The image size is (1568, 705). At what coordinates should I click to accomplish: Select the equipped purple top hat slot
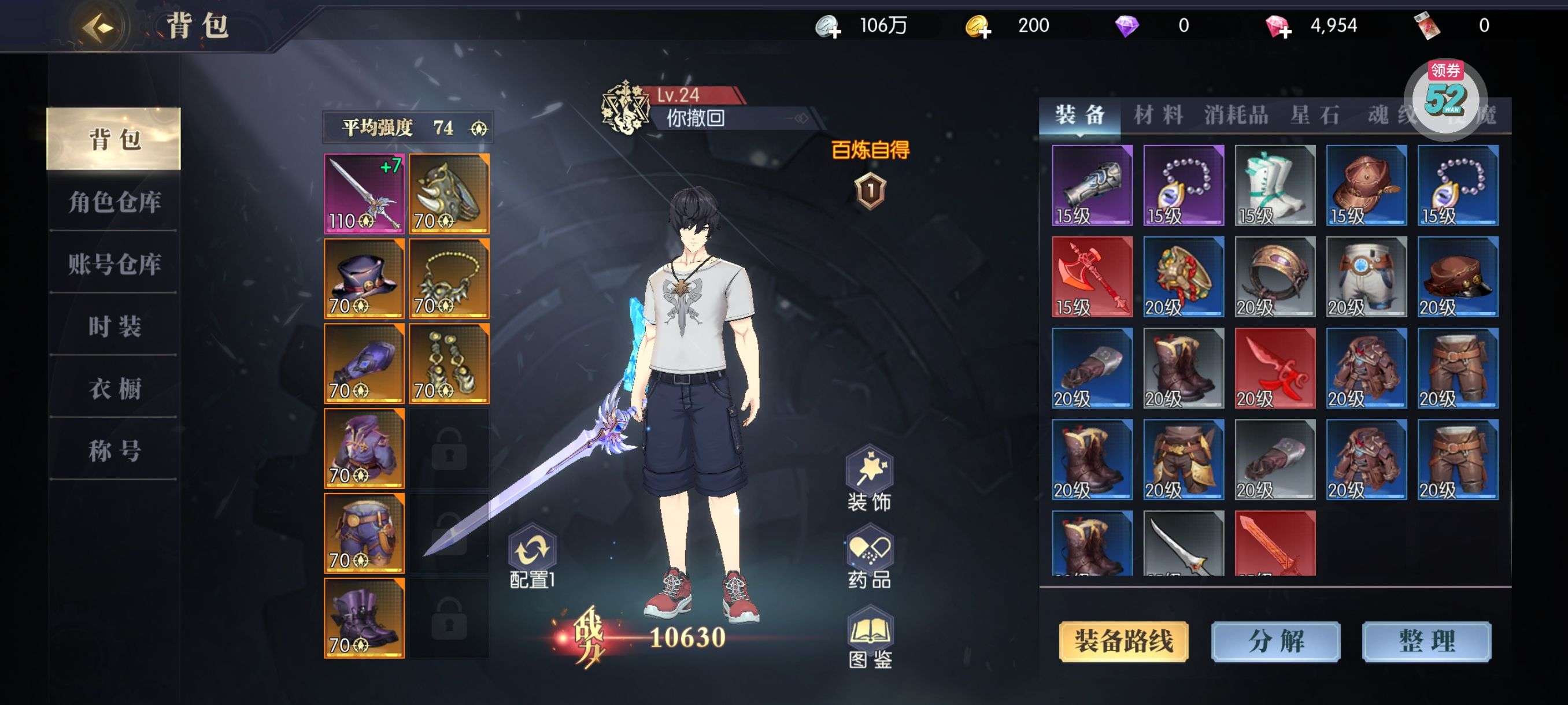(x=364, y=279)
